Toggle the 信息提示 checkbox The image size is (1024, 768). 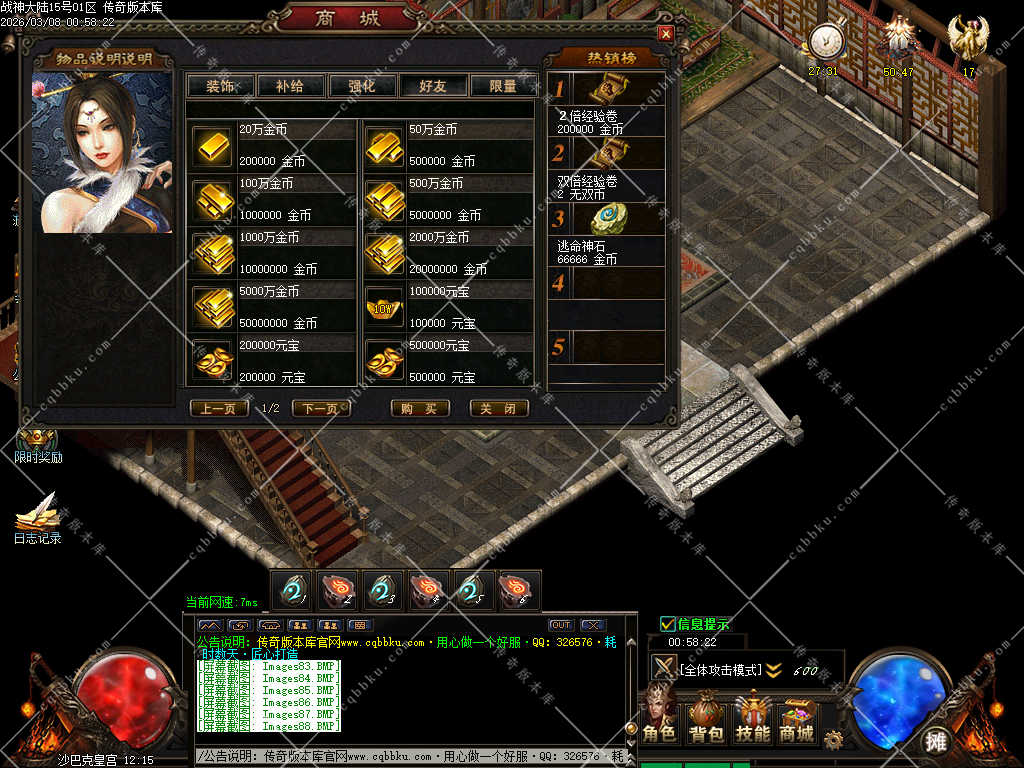click(x=668, y=624)
